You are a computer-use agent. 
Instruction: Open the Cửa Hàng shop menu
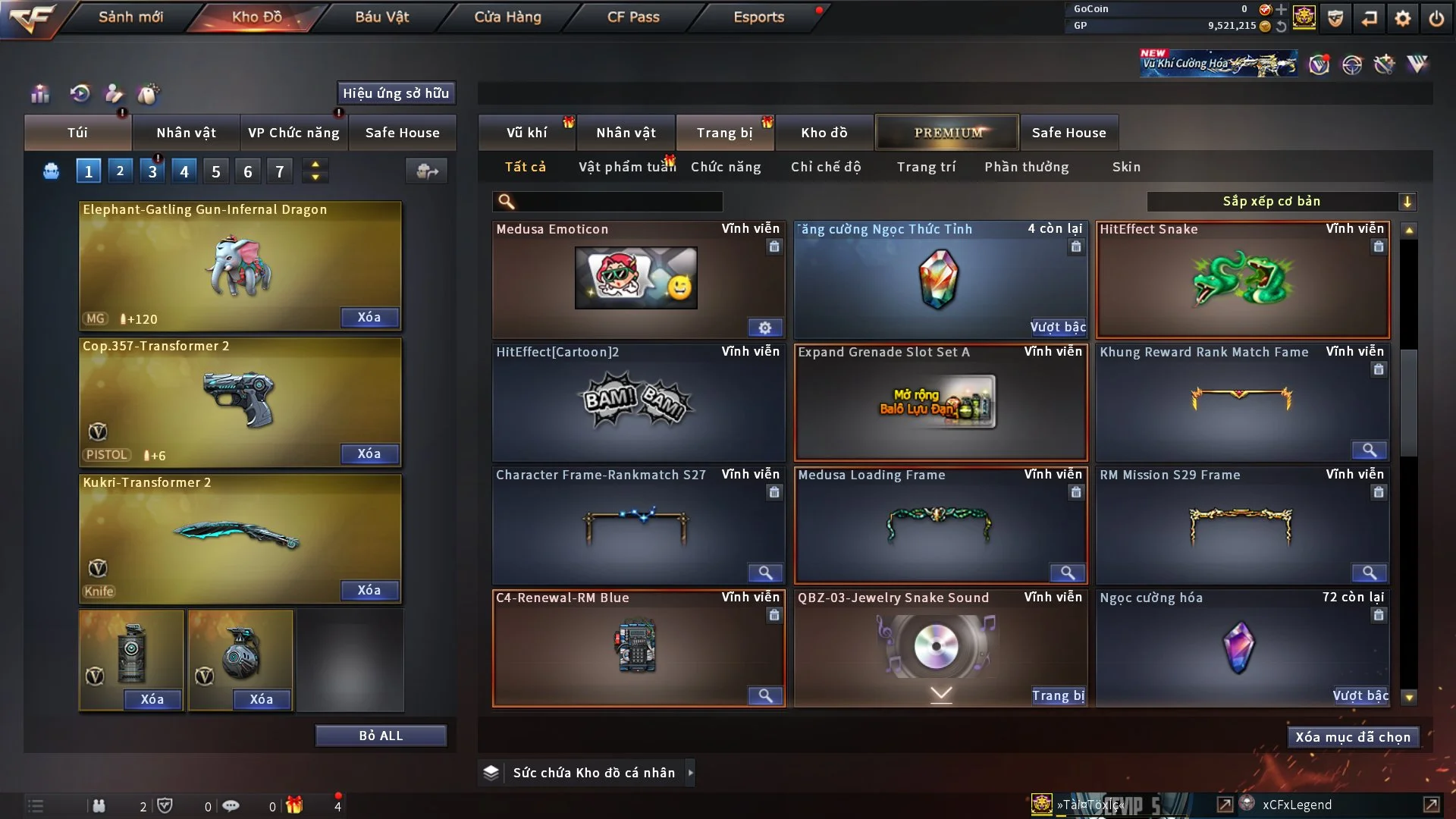coord(507,17)
